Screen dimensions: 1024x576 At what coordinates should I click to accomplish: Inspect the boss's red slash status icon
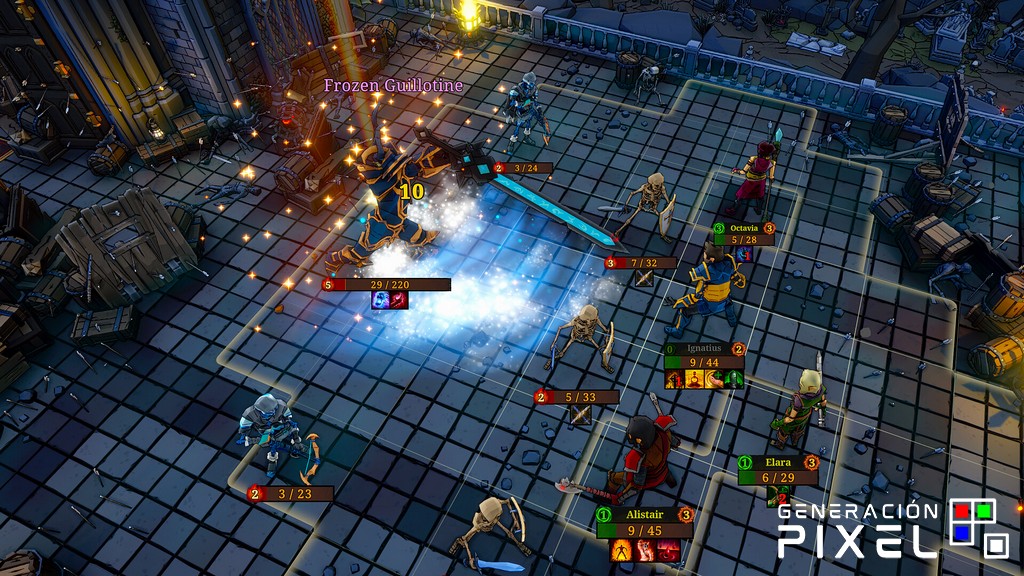pyautogui.click(x=398, y=300)
